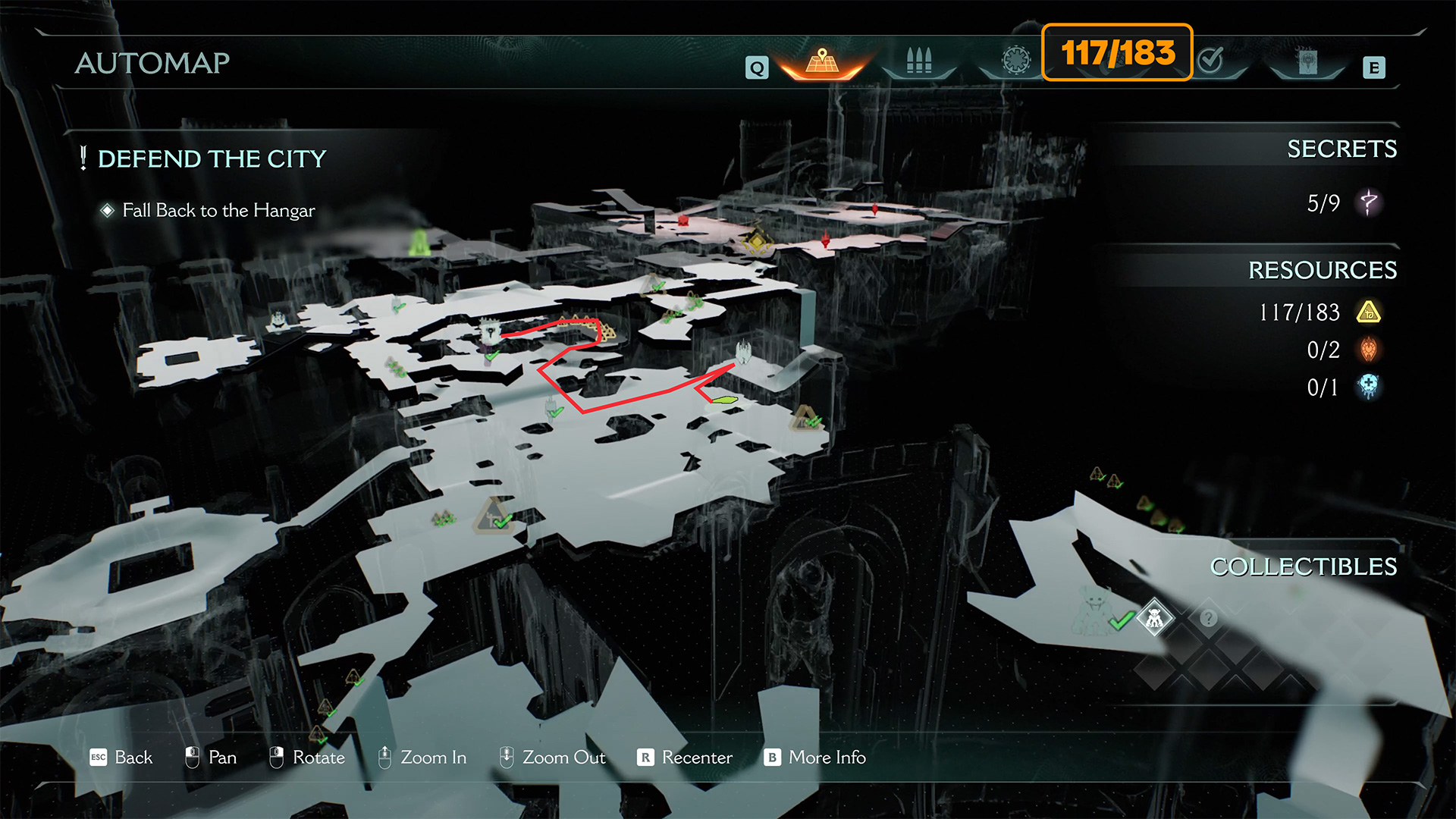Click the large checked triangle resource marker
1456x819 pixels.
point(494,516)
